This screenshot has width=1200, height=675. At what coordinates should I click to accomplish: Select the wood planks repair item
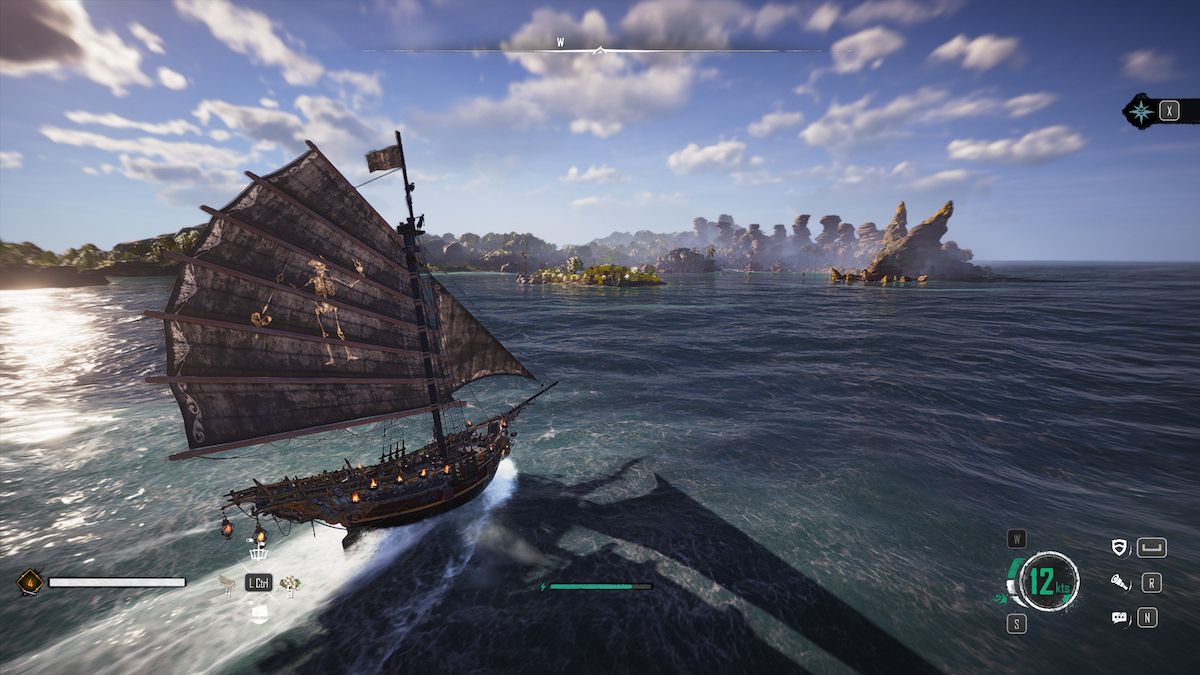pyautogui.click(x=227, y=584)
